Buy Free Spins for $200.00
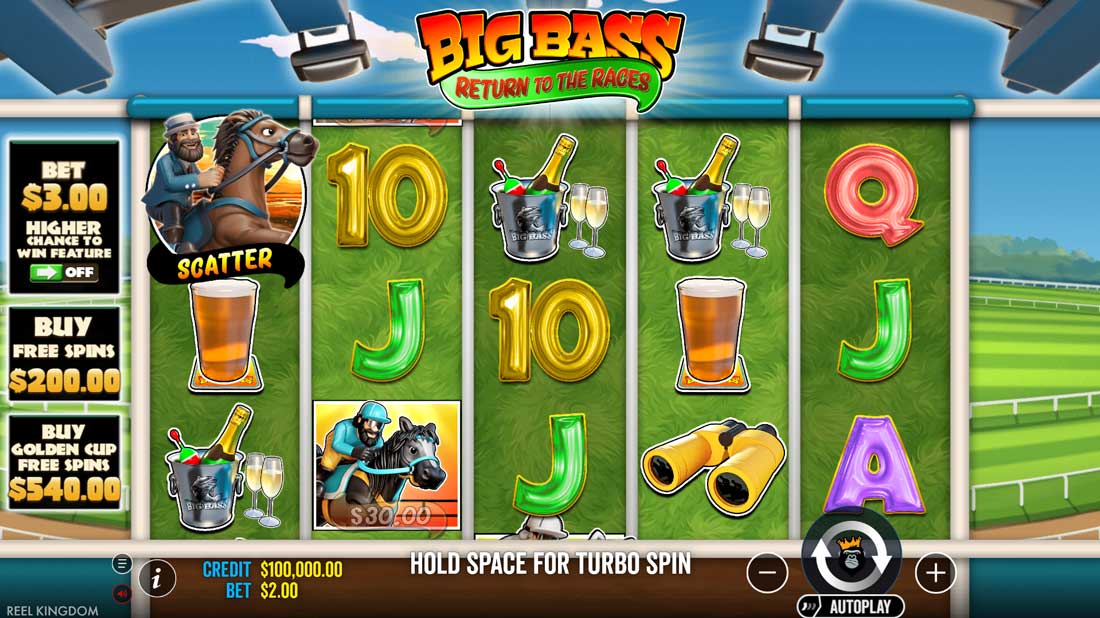Screen dimensions: 1100x618 64,354
